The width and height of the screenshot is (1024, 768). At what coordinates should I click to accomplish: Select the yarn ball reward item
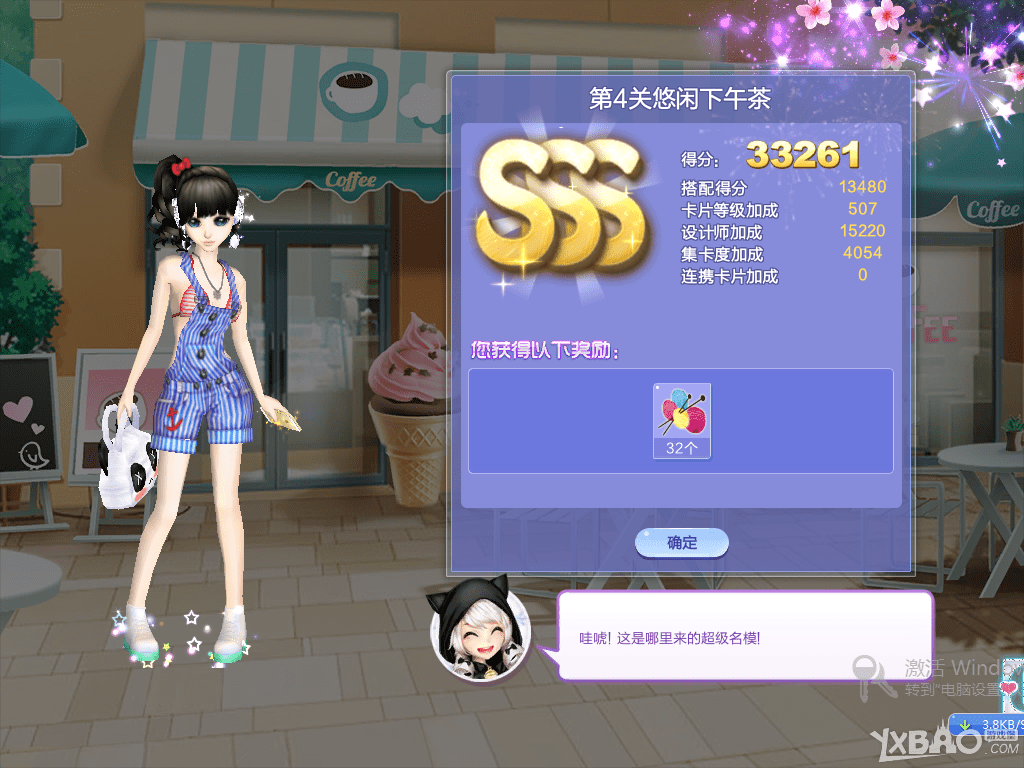pos(681,420)
